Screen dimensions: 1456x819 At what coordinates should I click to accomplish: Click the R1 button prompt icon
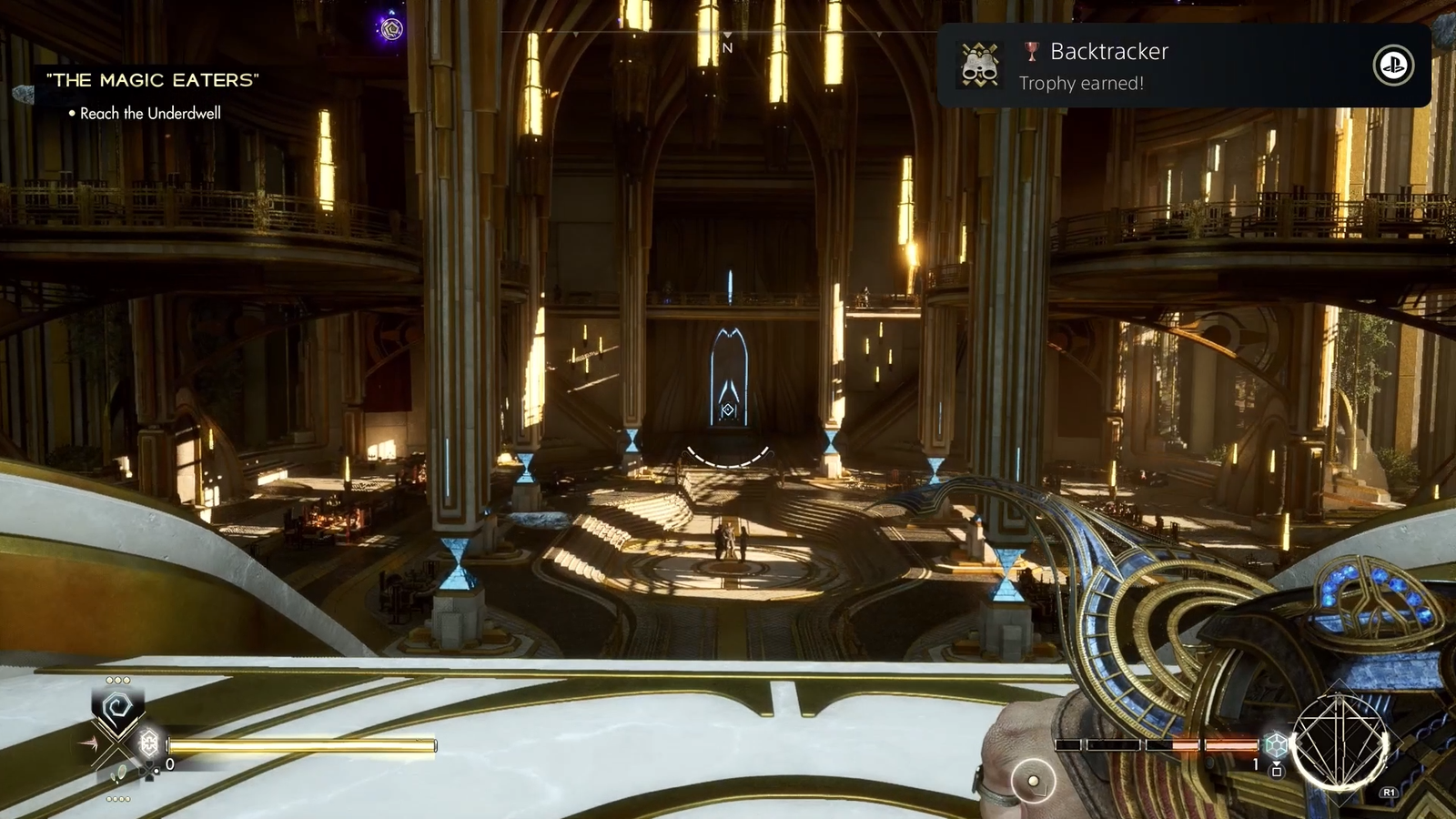click(1390, 791)
